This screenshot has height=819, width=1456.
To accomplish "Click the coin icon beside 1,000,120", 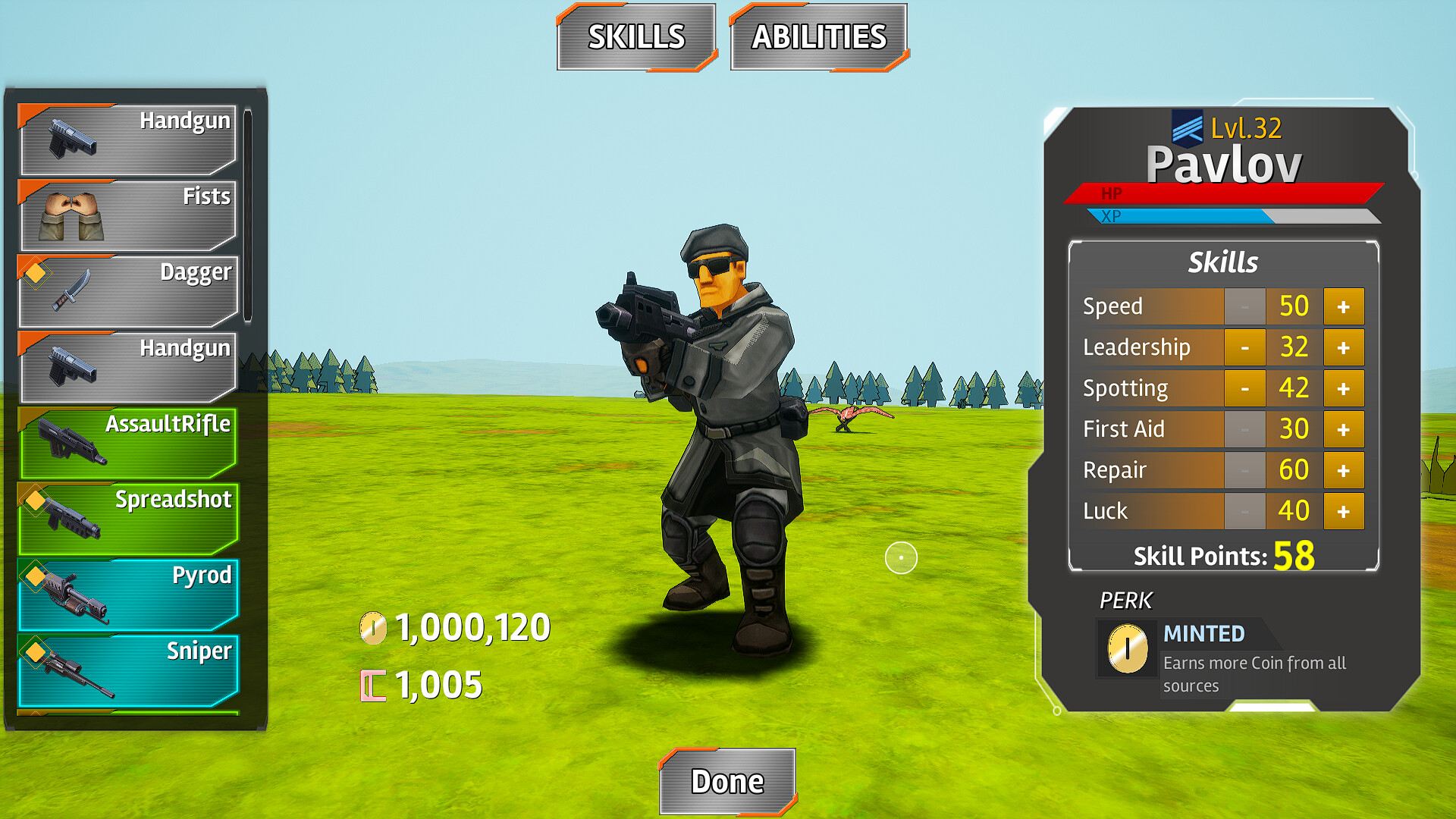I will [372, 627].
